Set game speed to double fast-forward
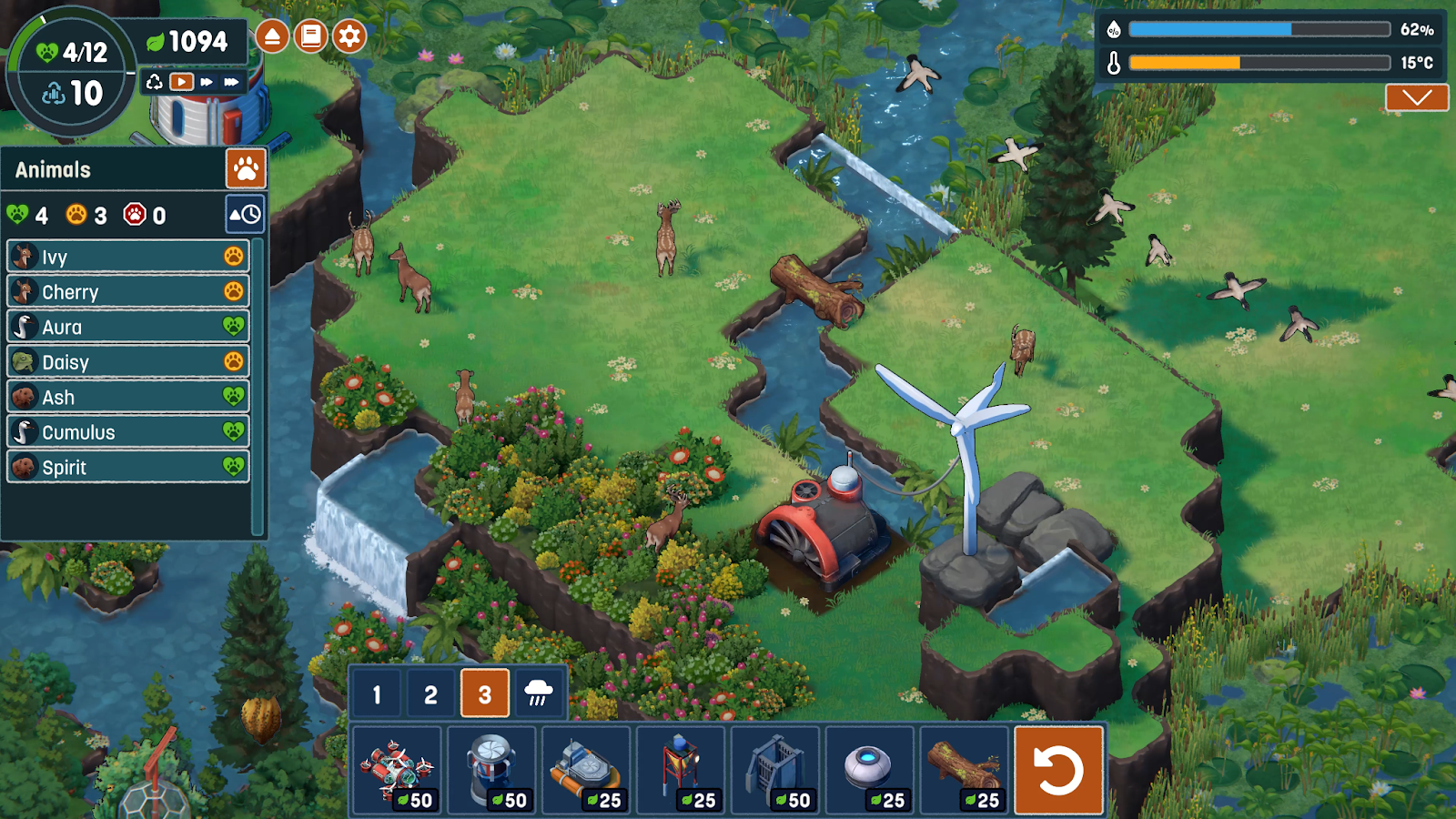Image resolution: width=1456 pixels, height=819 pixels. 207,82
